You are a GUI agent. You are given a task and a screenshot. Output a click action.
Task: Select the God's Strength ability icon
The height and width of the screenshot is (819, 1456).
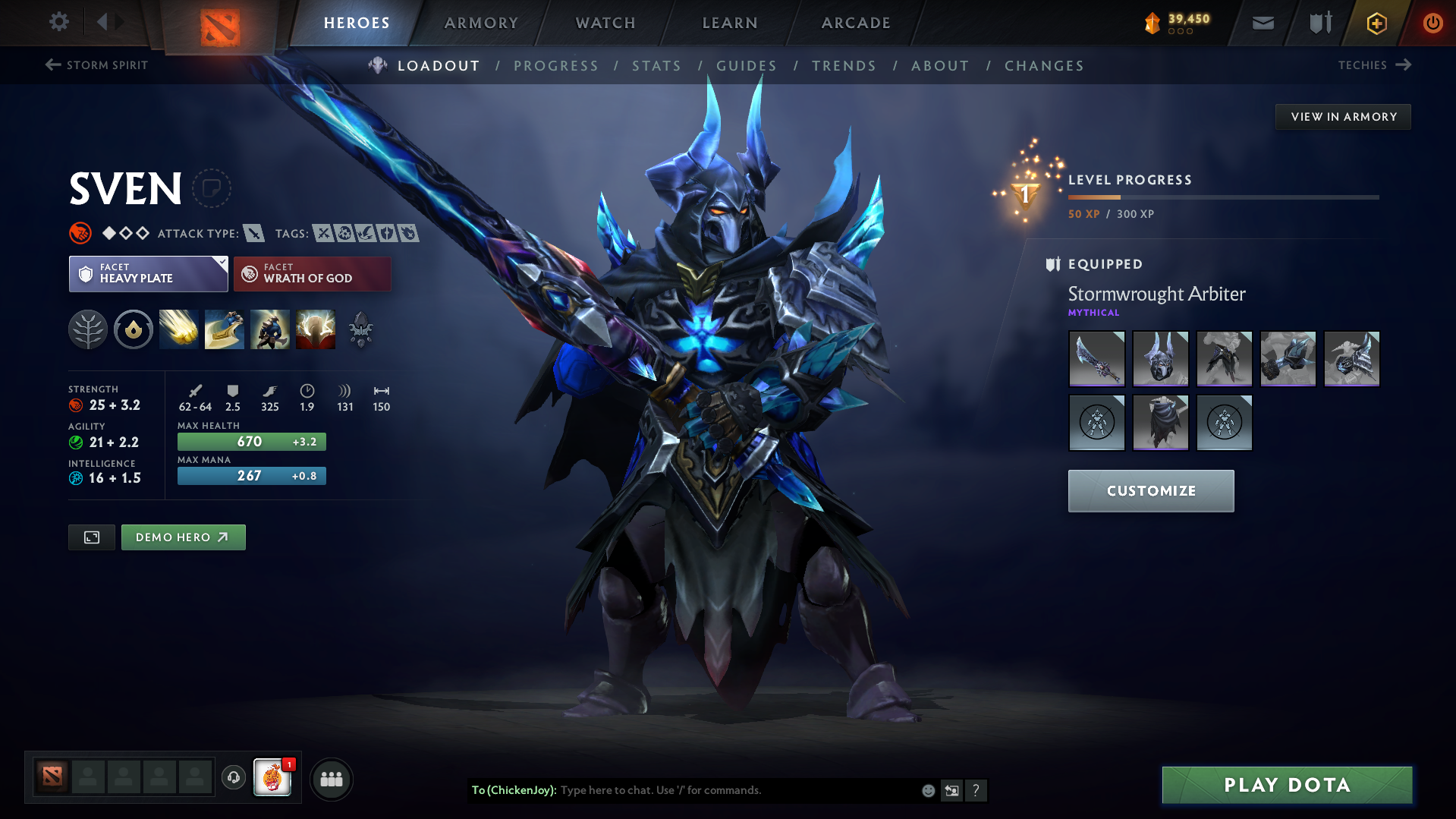tap(315, 329)
